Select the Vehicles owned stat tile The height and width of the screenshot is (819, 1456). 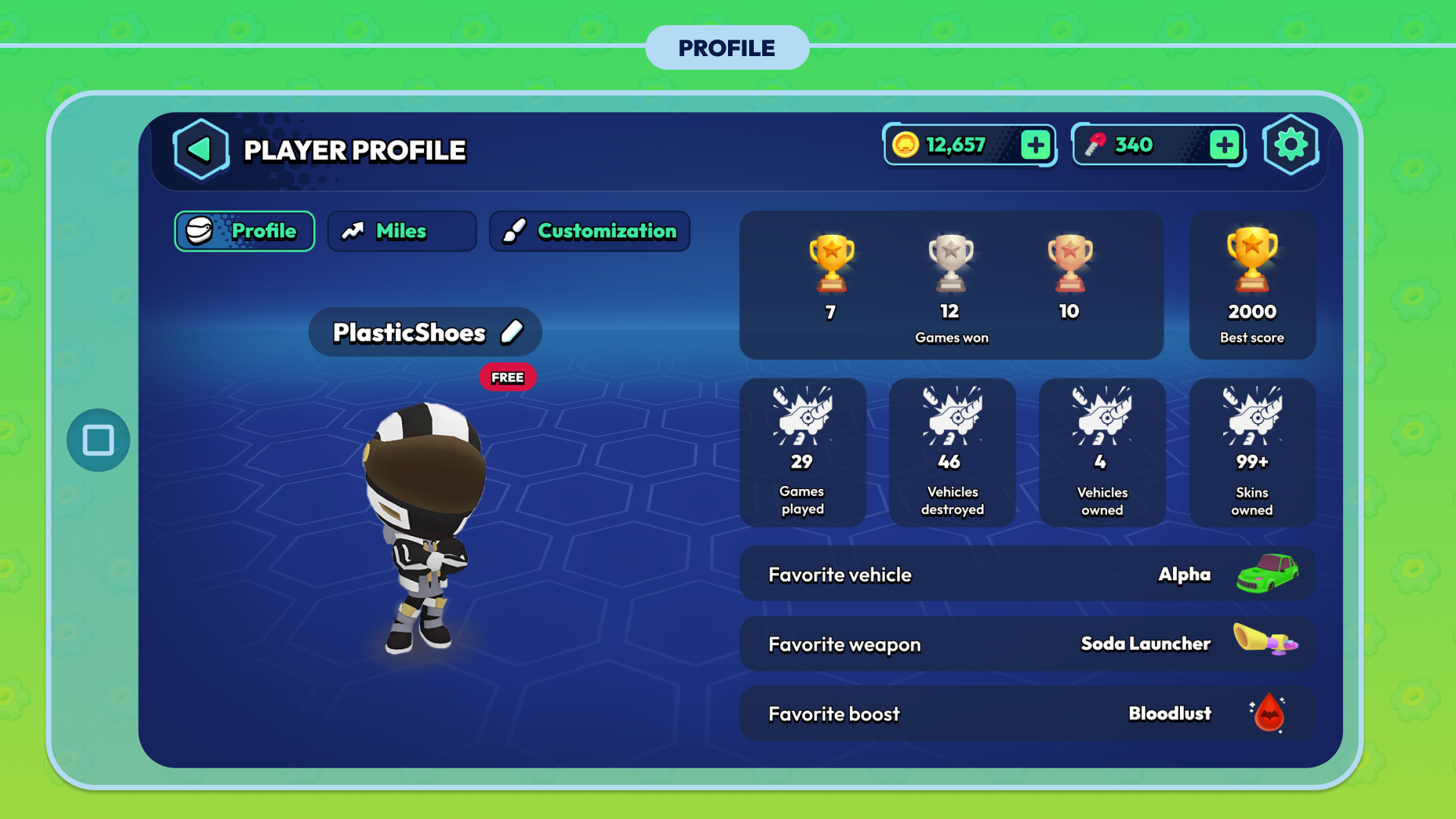[1102, 453]
